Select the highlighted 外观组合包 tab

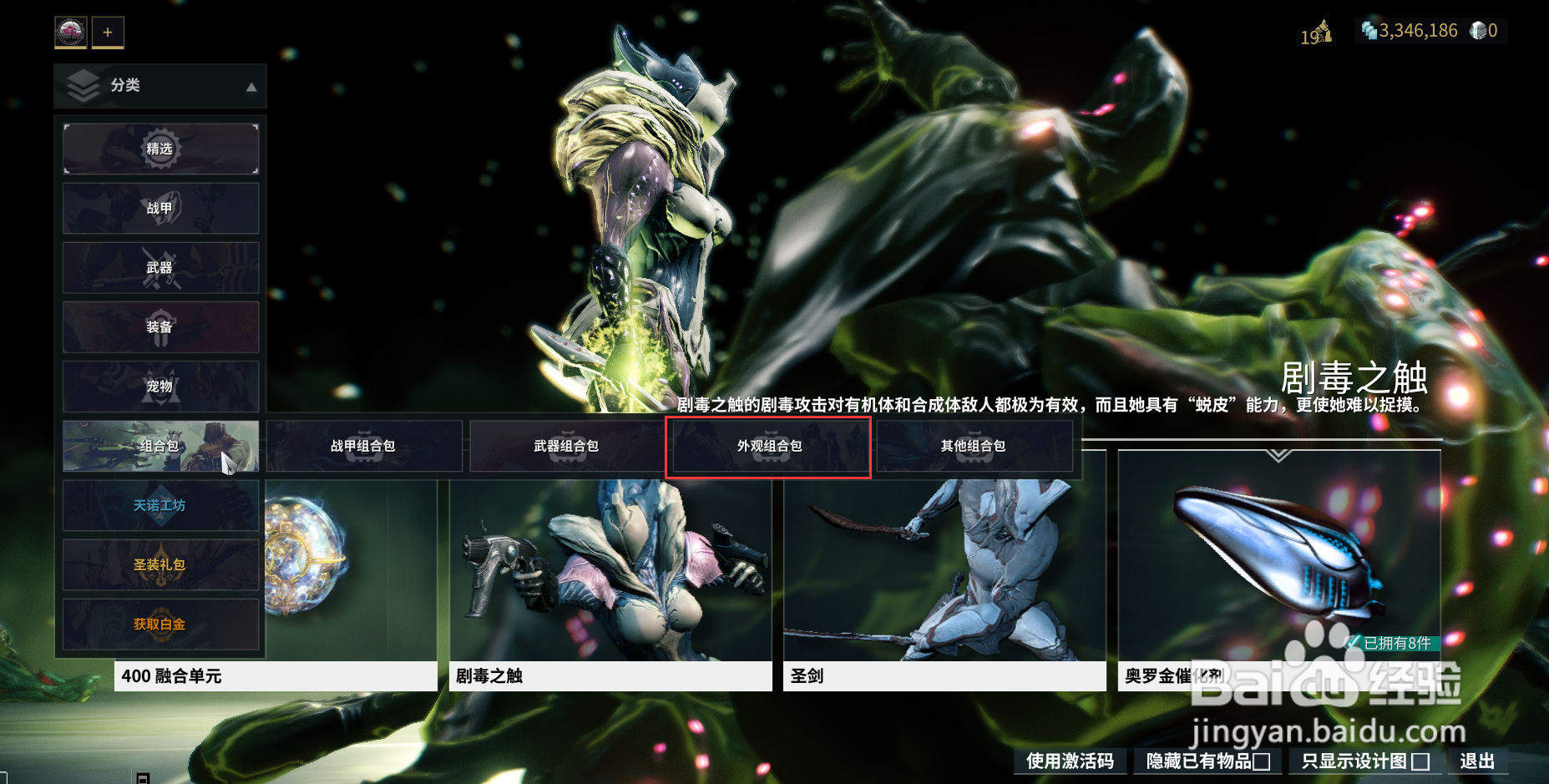point(768,446)
